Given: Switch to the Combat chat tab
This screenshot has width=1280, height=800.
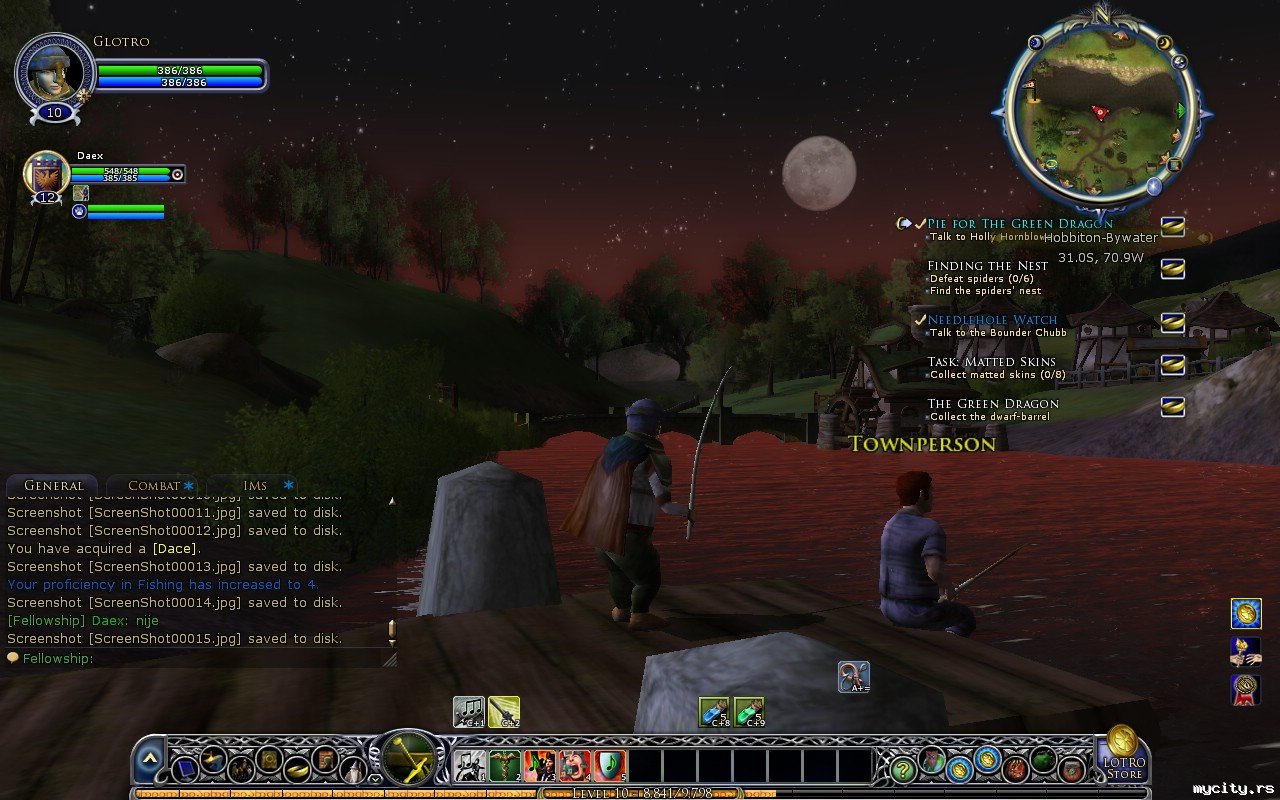Looking at the screenshot, I should pyautogui.click(x=153, y=486).
